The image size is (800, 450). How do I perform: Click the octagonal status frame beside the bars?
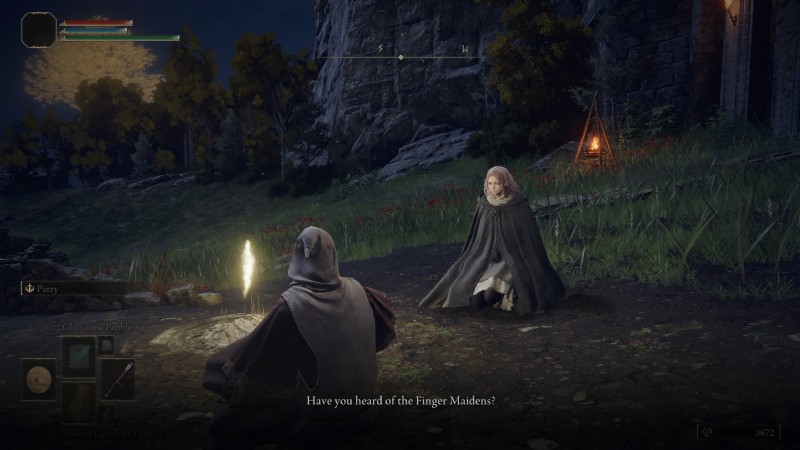tap(38, 30)
